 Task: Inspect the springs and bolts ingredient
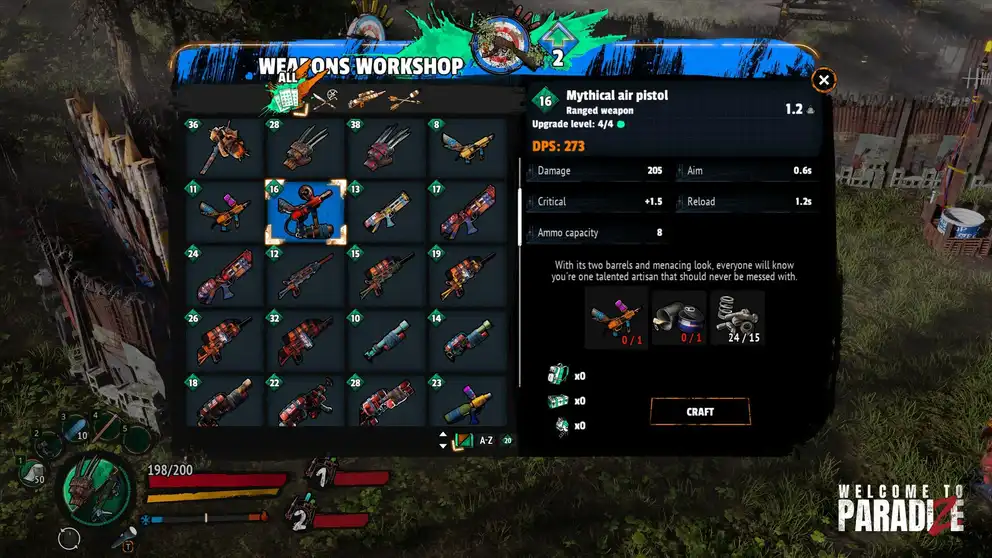[738, 319]
